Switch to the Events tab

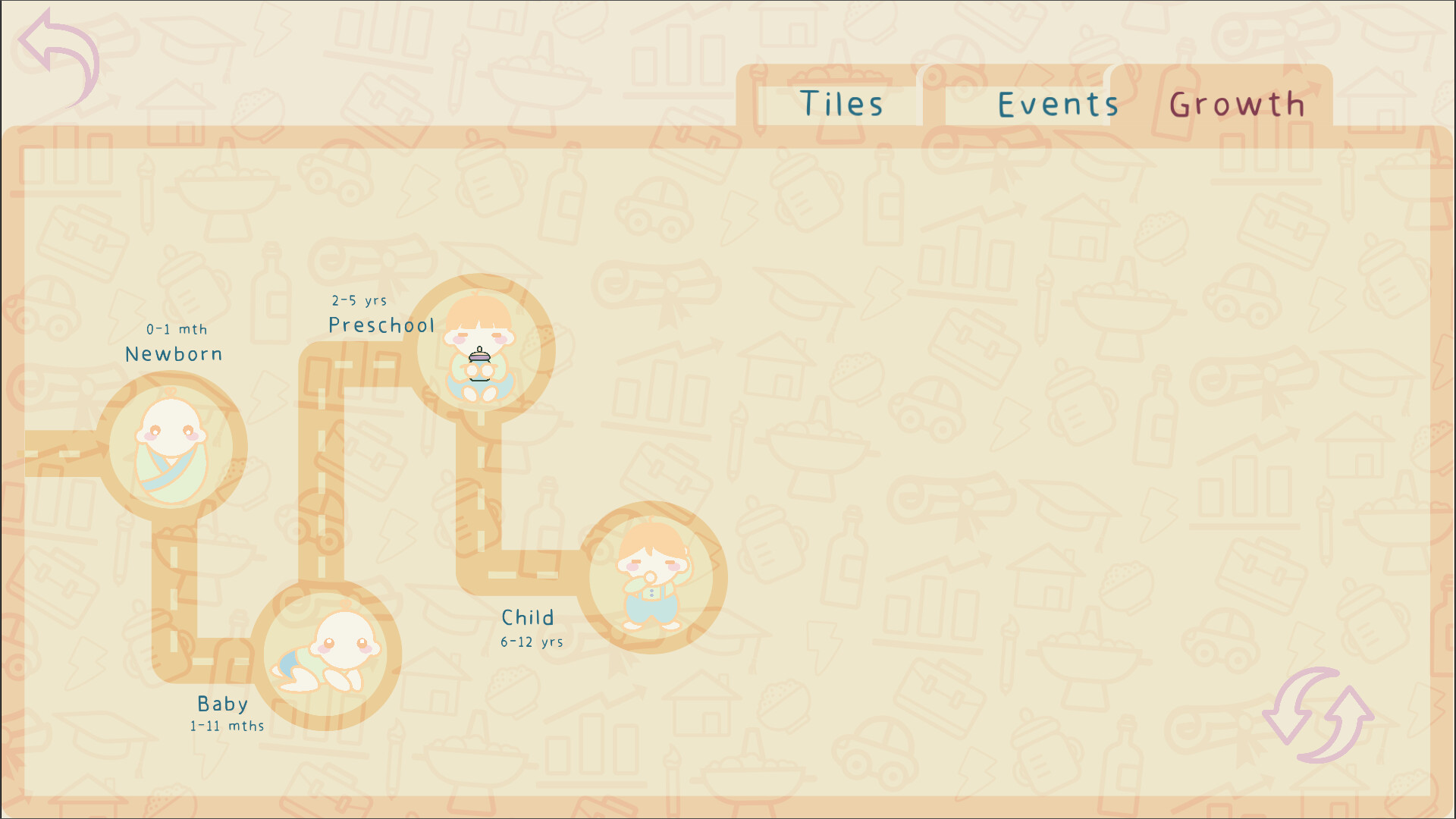[1057, 104]
